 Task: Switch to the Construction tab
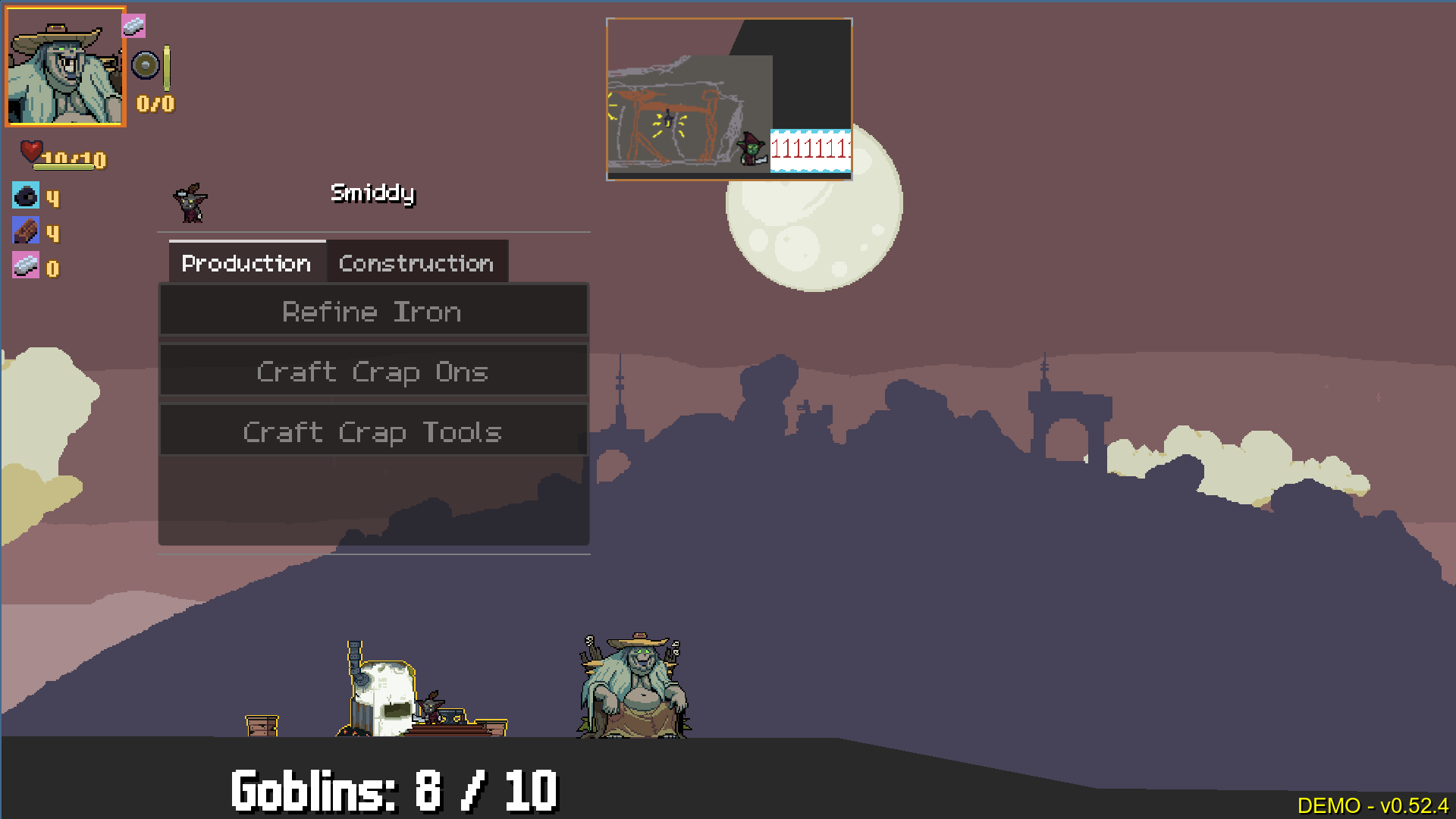click(x=417, y=262)
